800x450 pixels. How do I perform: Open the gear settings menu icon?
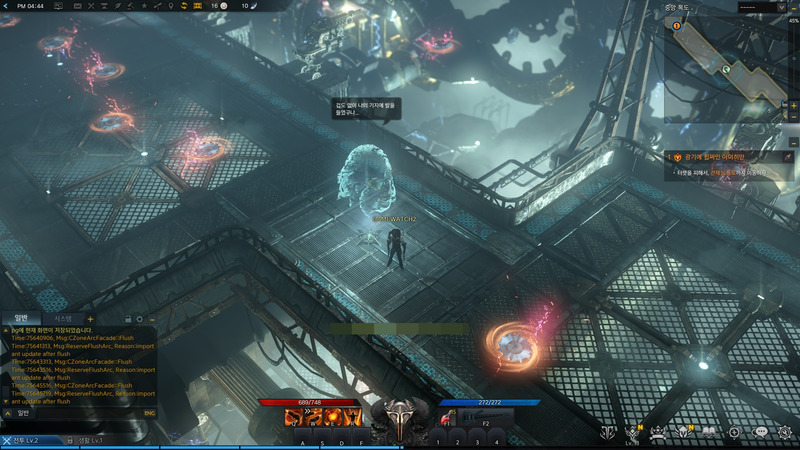pos(785,432)
